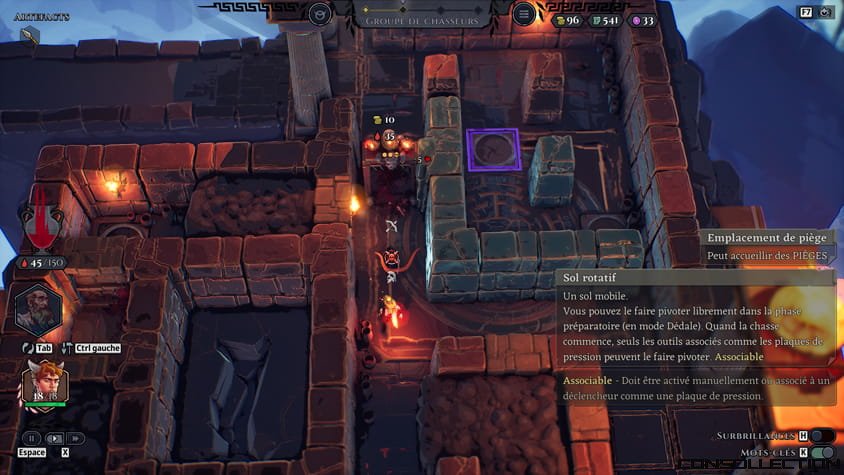Click the round emblem left of Groupe de Chasseurs

pos(320,14)
